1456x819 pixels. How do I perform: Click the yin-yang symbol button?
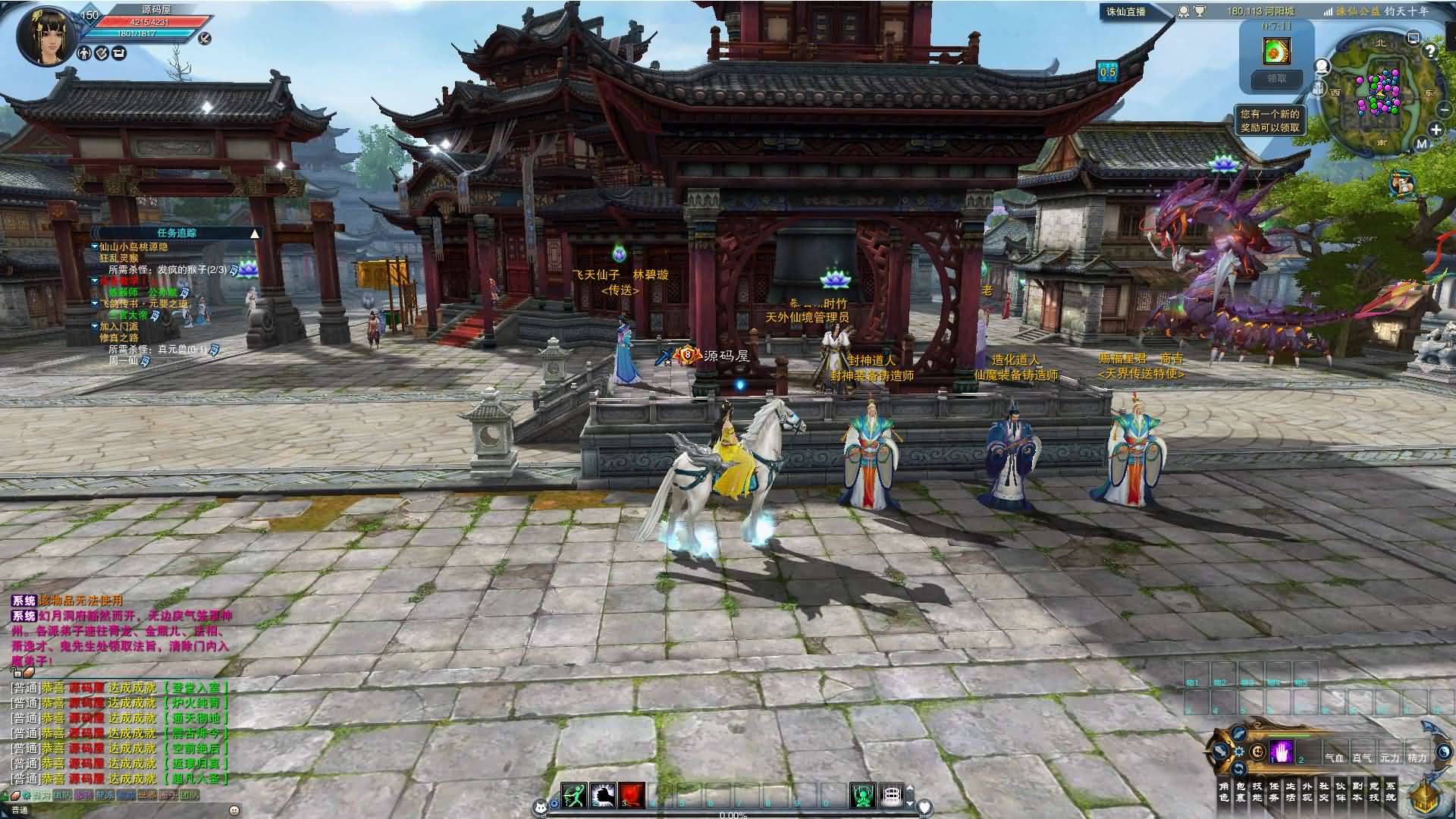[x=1258, y=752]
